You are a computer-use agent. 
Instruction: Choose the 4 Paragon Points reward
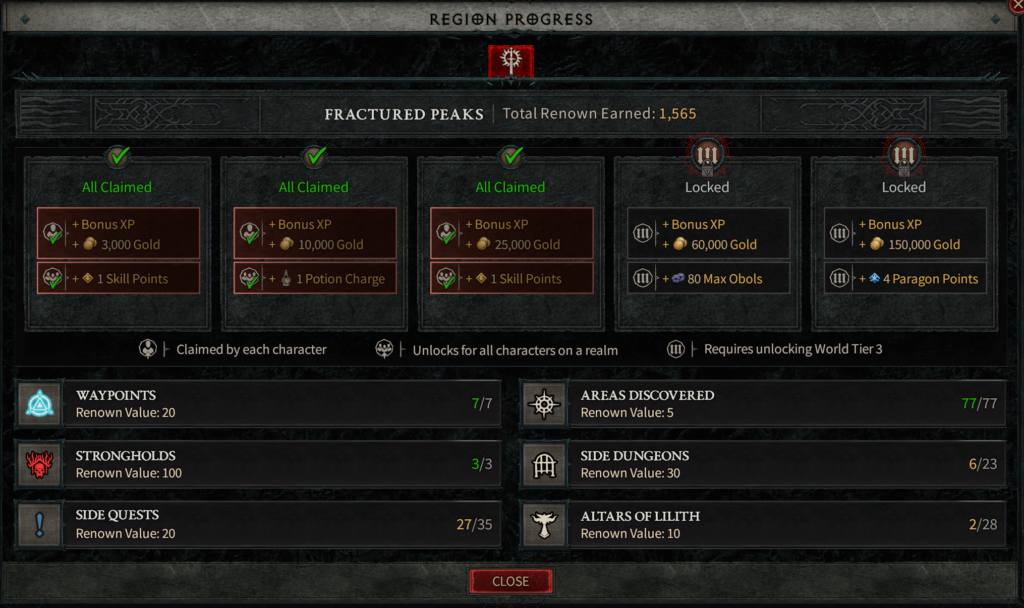click(x=905, y=279)
